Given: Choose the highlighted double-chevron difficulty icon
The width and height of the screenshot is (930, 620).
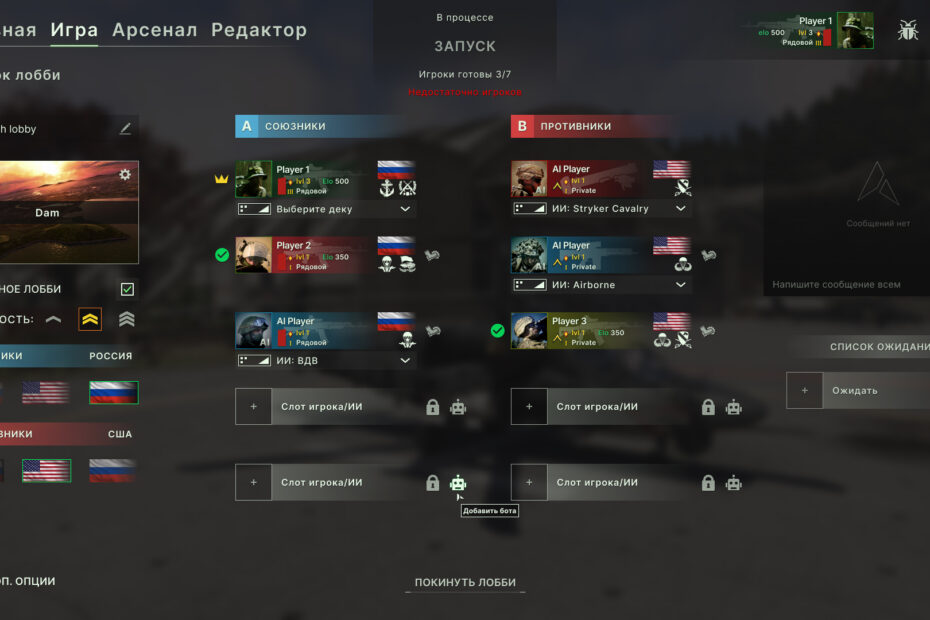Looking at the screenshot, I should click(90, 320).
